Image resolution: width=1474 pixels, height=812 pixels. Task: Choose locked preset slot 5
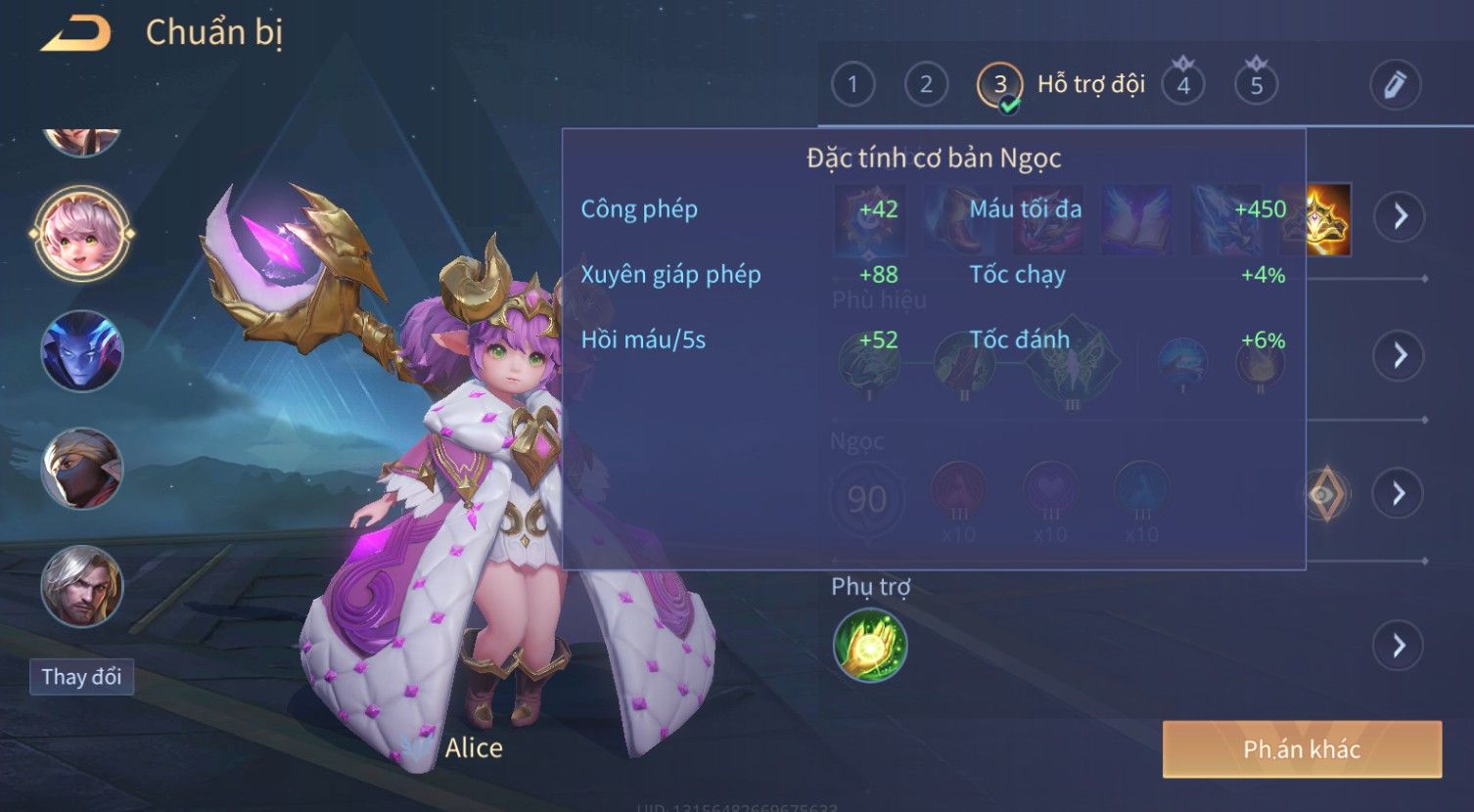click(1257, 85)
